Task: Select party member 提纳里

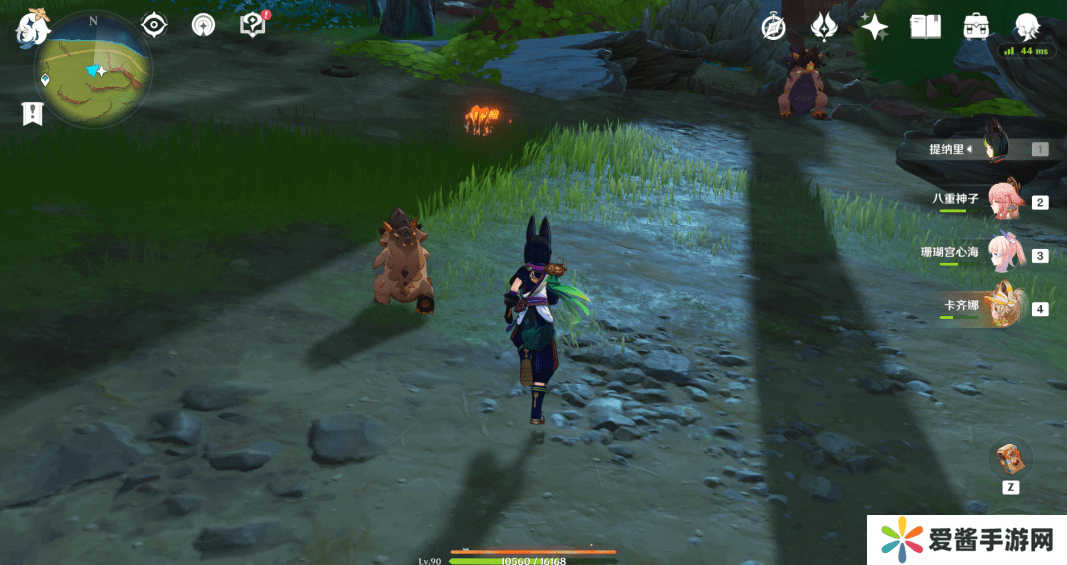Action: click(990, 149)
